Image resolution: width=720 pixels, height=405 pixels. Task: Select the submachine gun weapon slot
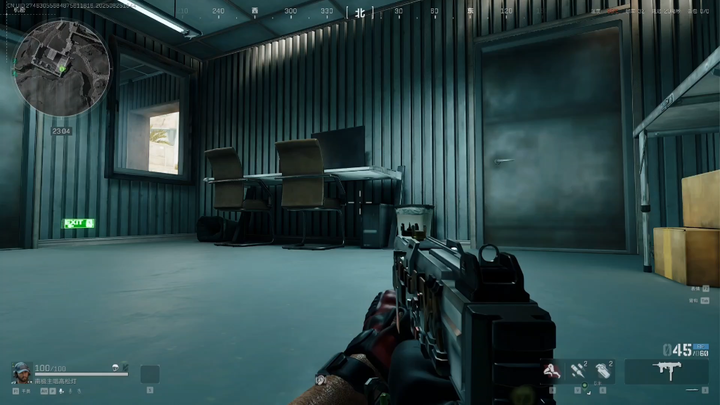tap(665, 372)
